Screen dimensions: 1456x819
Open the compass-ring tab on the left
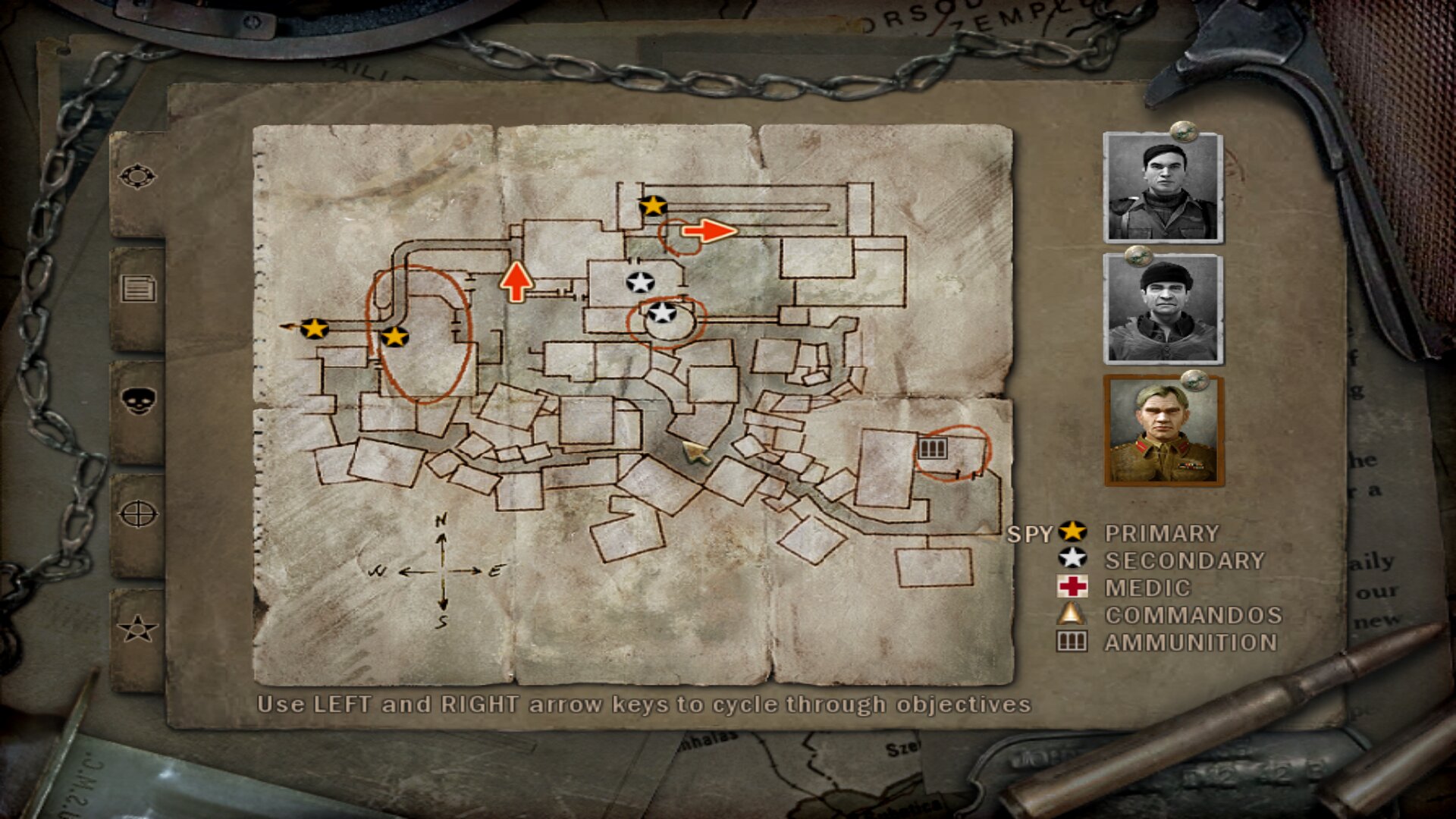click(137, 177)
